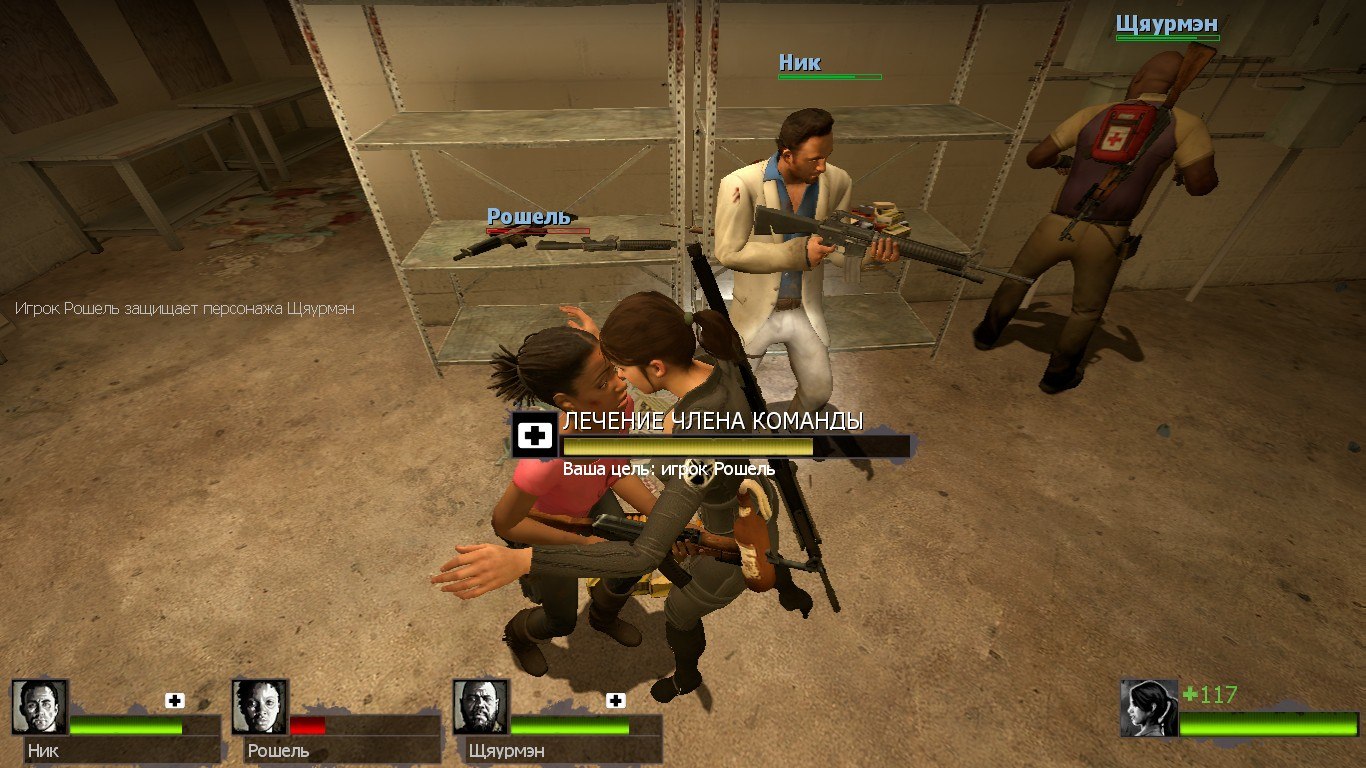Select the first aid kit icon on Ник's panel
1366x768 pixels.
click(175, 701)
